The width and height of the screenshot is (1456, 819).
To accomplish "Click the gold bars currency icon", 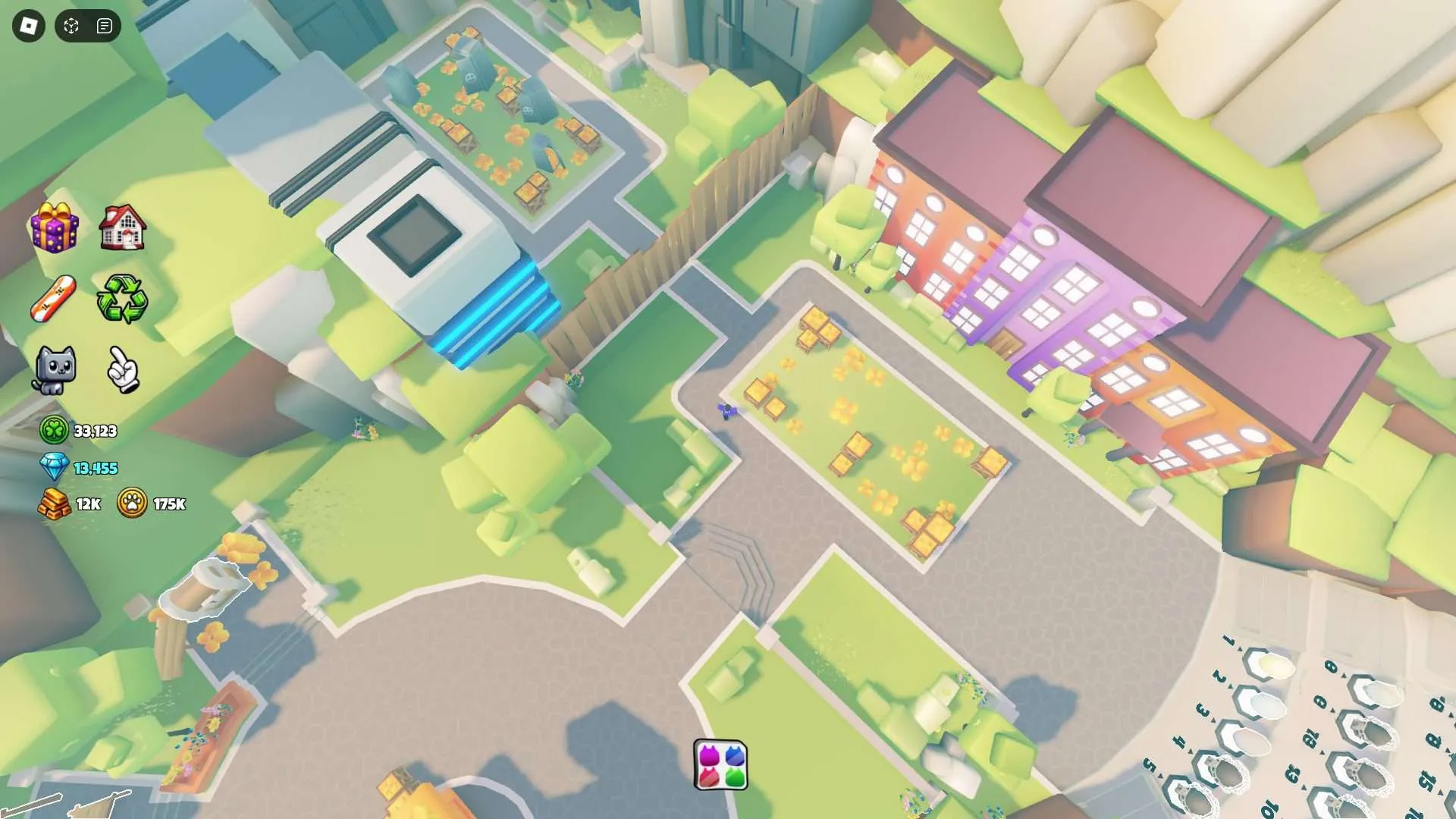I will [54, 504].
